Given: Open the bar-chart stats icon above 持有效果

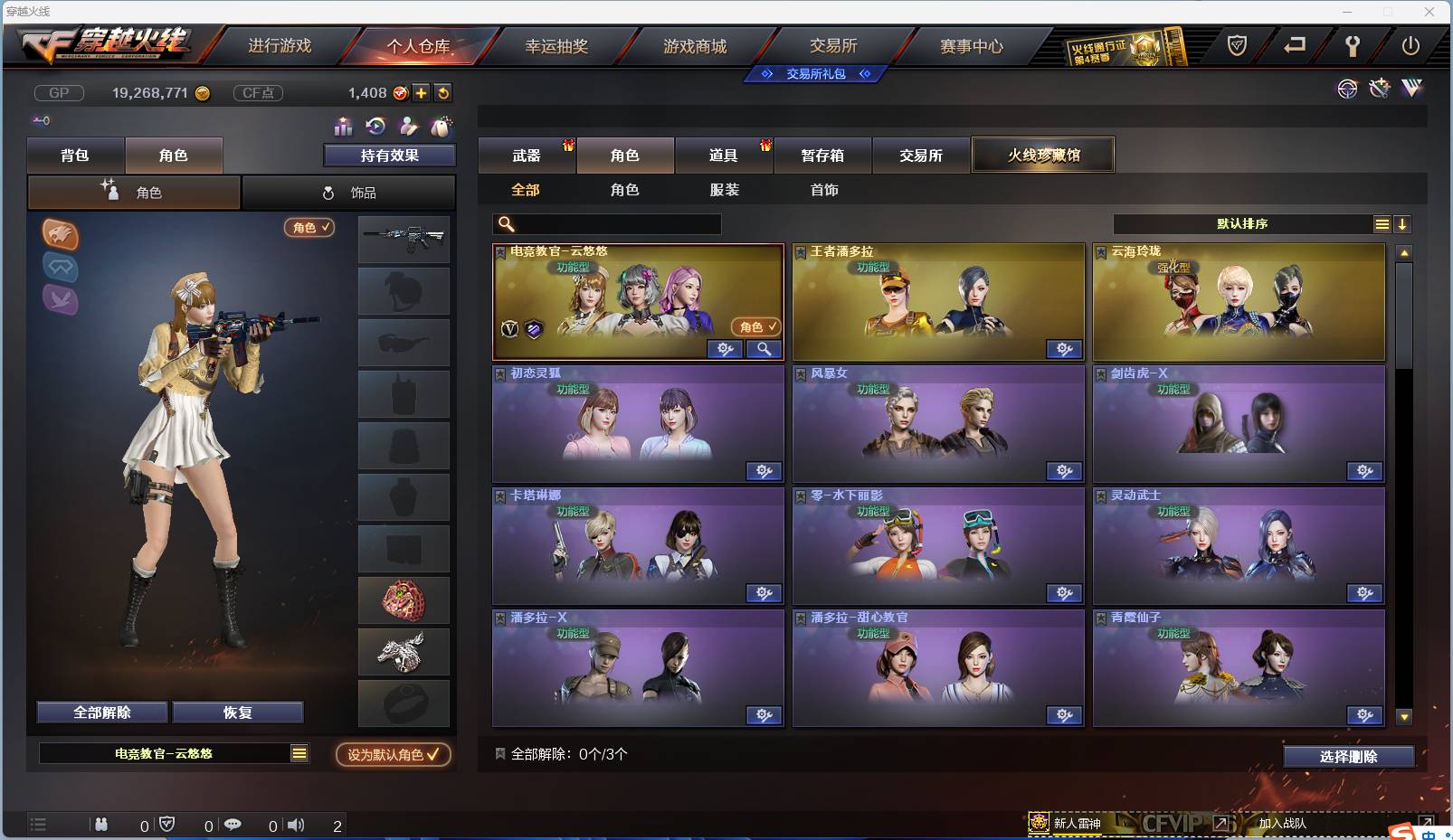Looking at the screenshot, I should click(343, 127).
